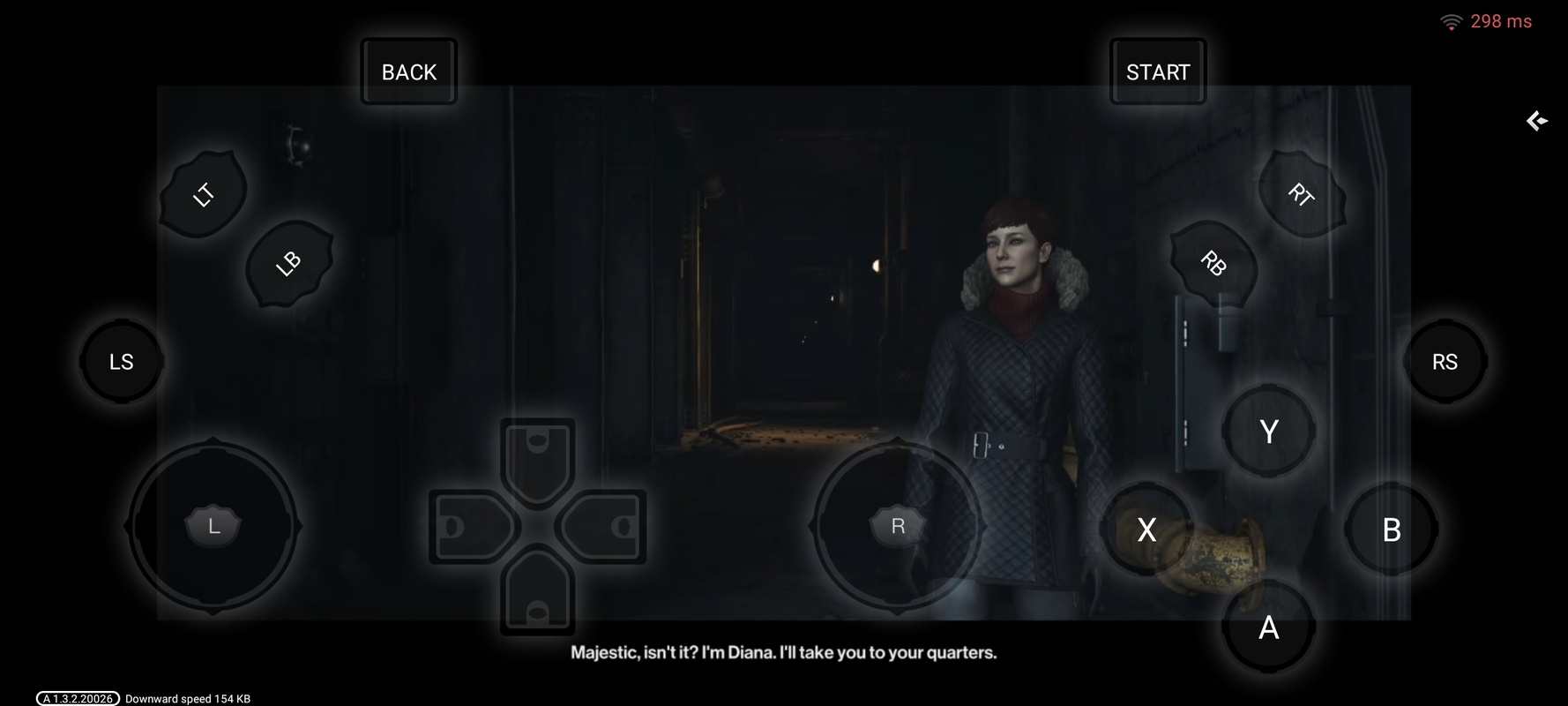Tap the LB bumper button
The image size is (1568, 706).
tap(288, 263)
